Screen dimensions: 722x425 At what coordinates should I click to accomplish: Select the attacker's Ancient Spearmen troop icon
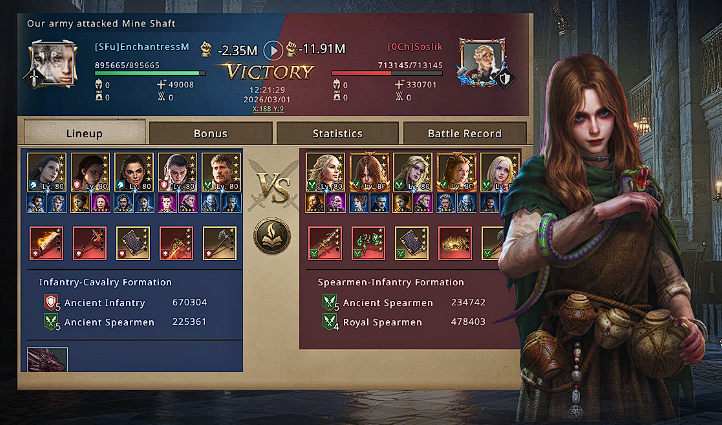point(52,322)
